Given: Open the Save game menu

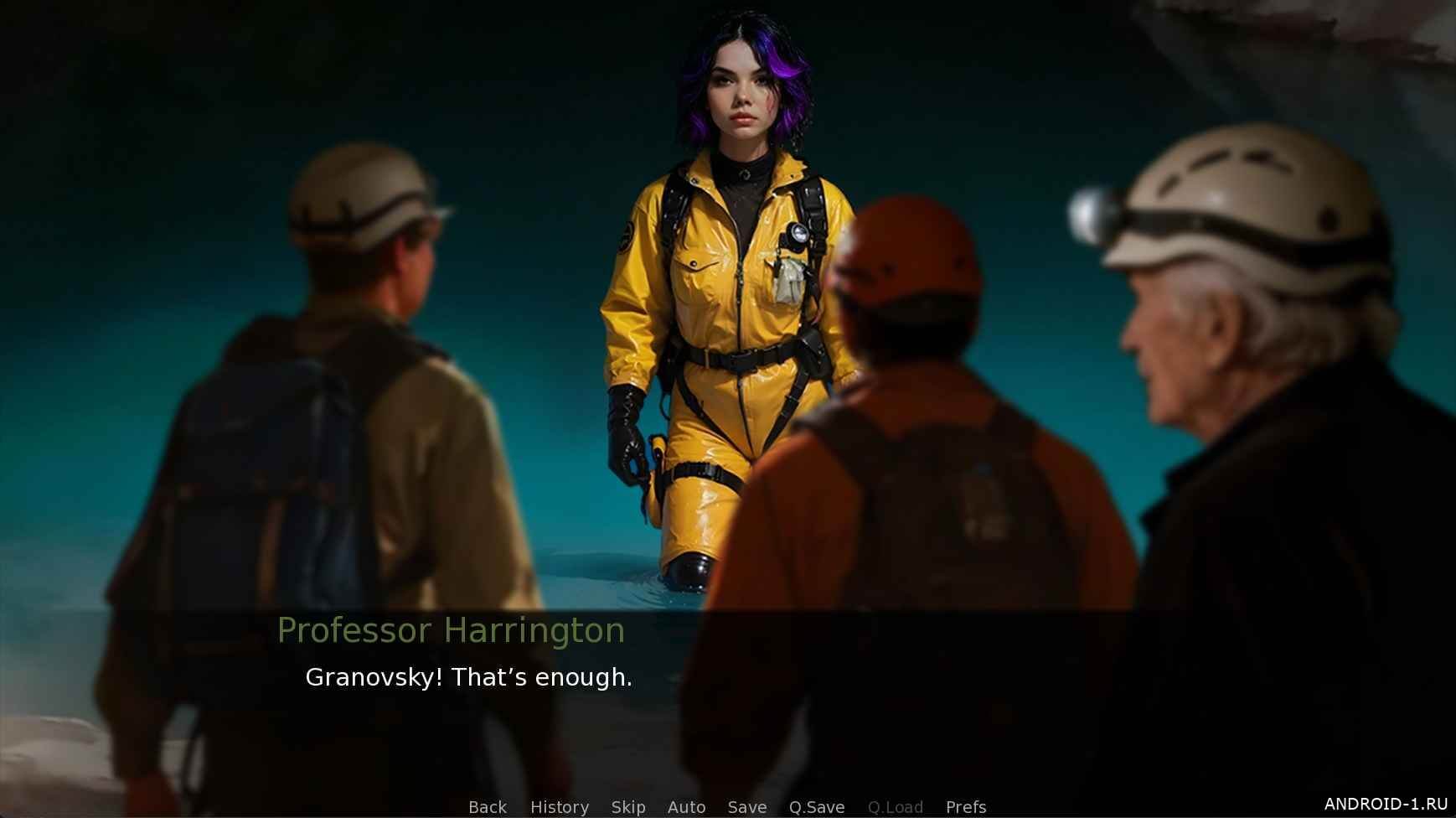Looking at the screenshot, I should tap(746, 806).
